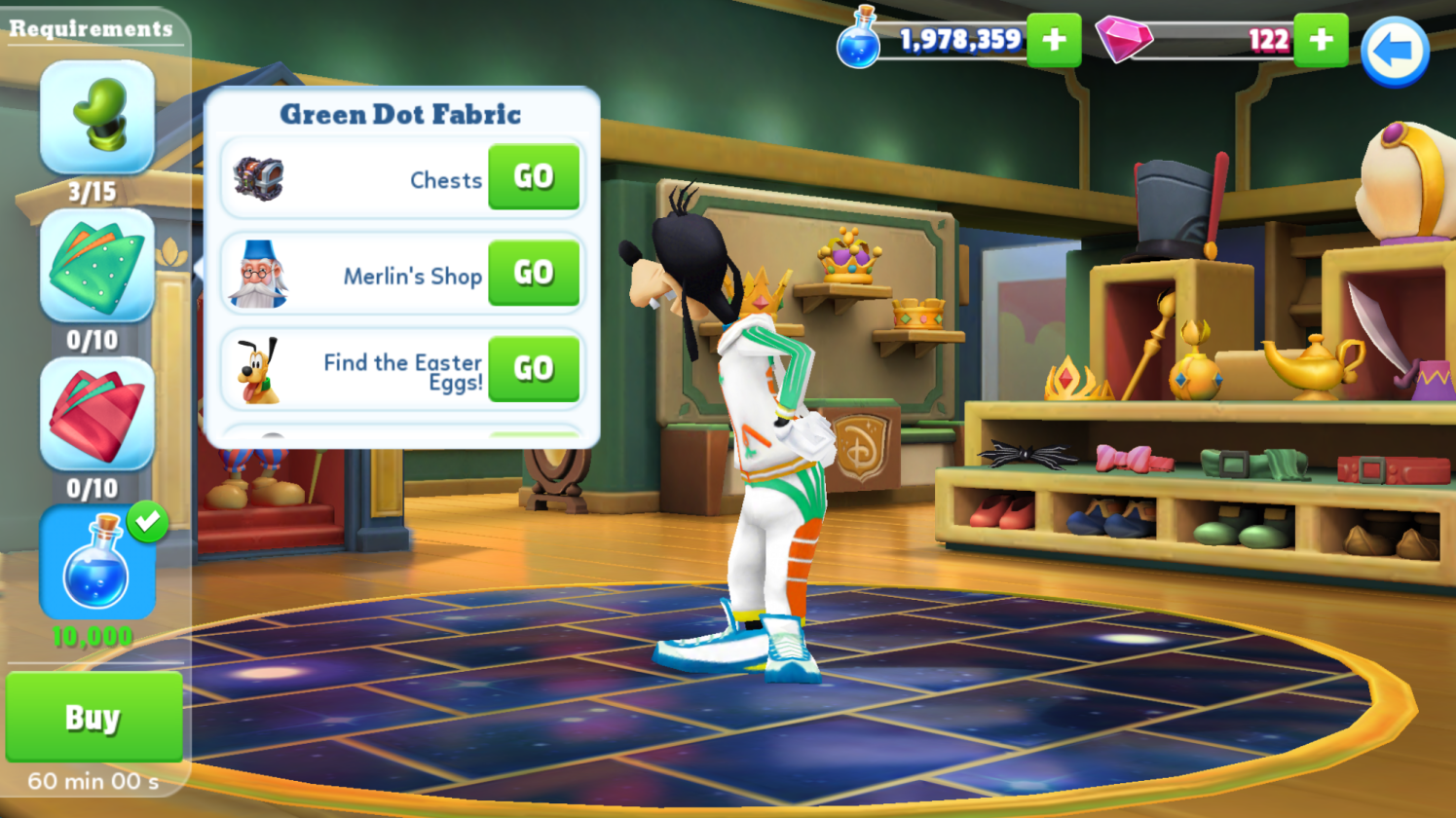Go to Merlin's Shop

coord(533,273)
